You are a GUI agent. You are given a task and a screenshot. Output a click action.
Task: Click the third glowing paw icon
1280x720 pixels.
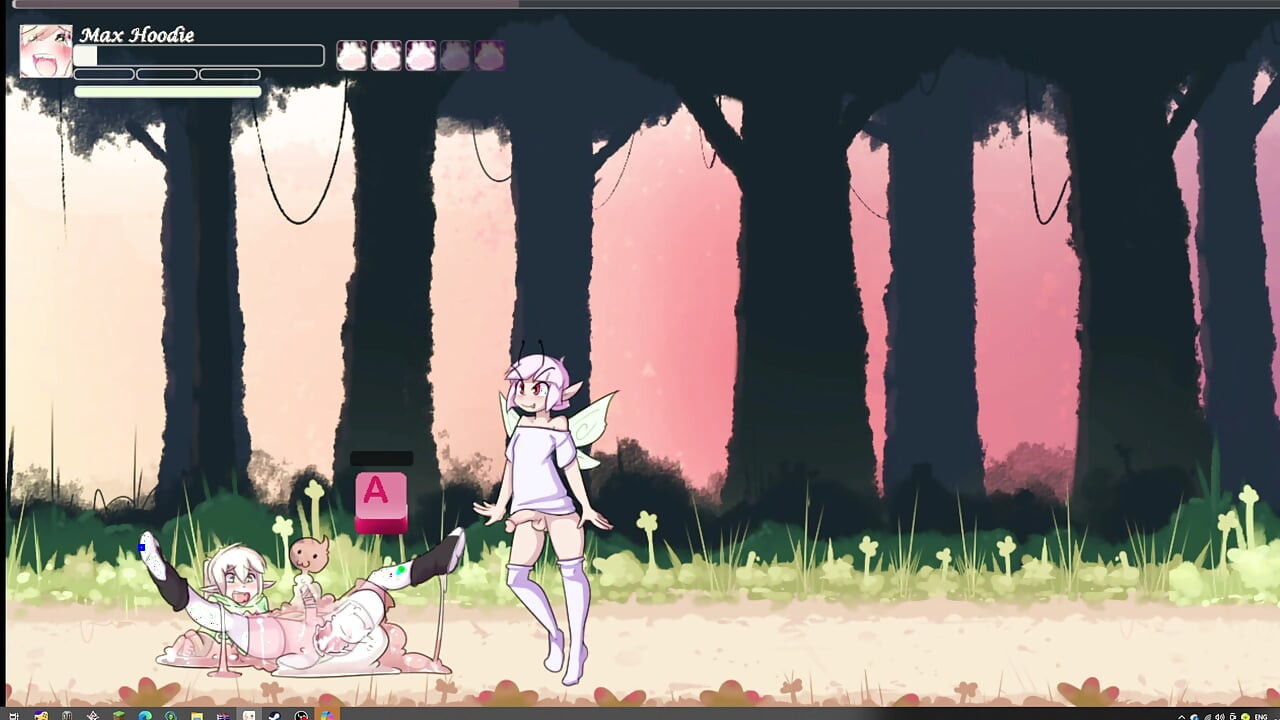(x=421, y=55)
